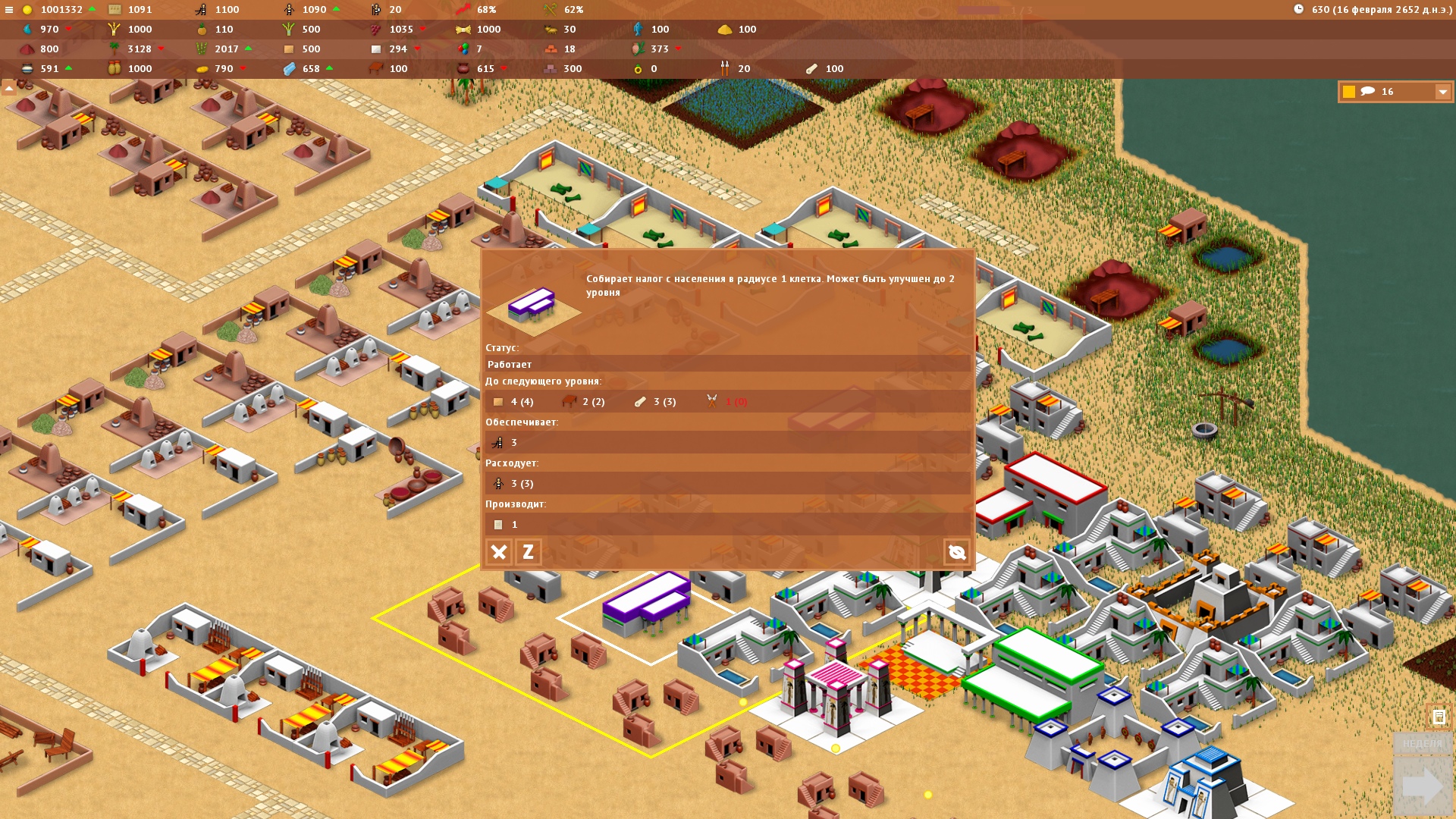Collapse the resource bar with the up arrow
The height and width of the screenshot is (819, 1456).
pyautogui.click(x=9, y=89)
